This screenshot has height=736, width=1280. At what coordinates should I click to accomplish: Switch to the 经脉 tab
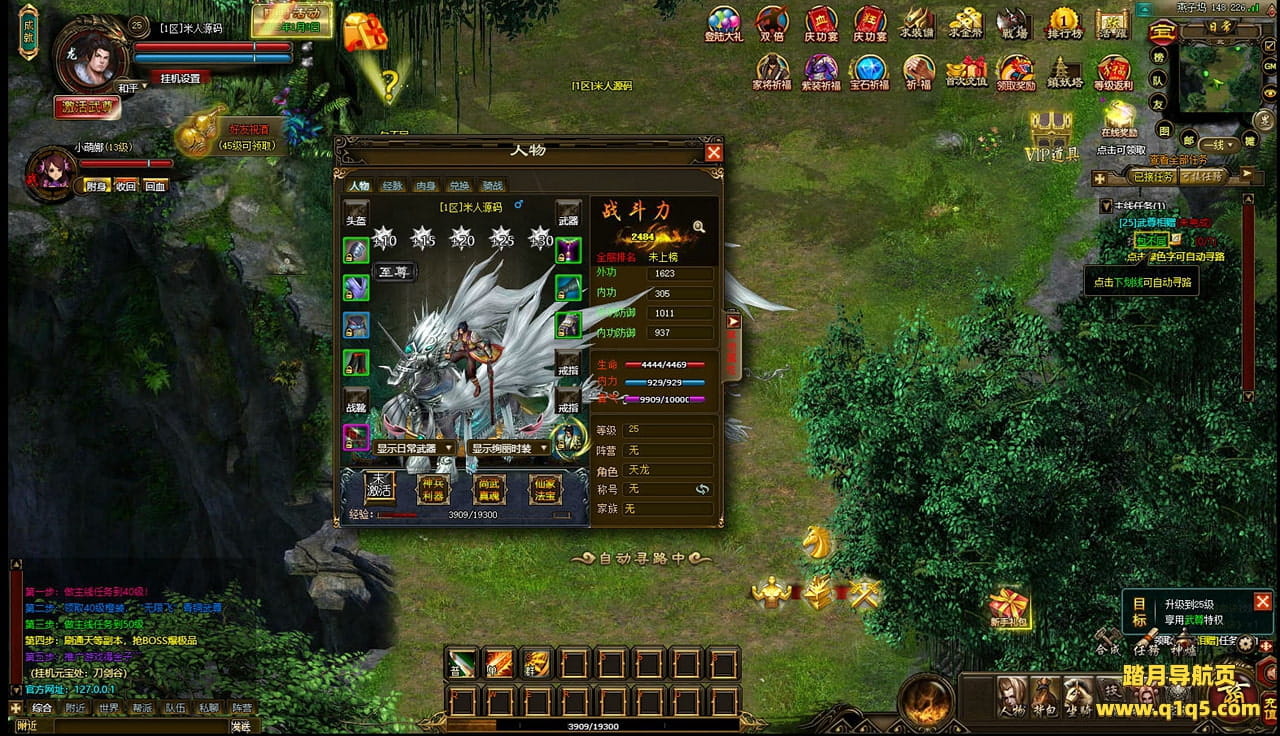coord(392,186)
